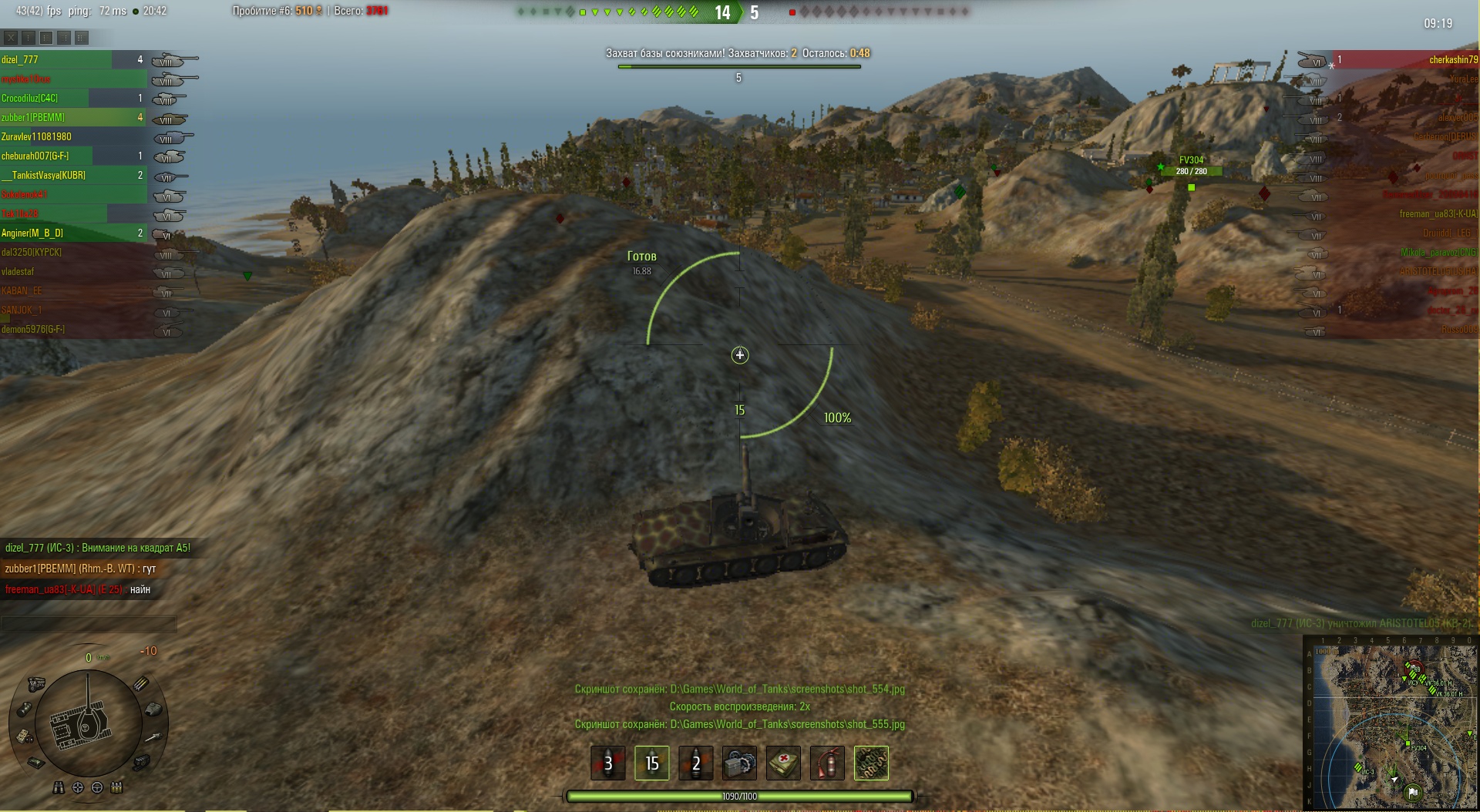Viewport: 1480px width, 812px height.
Task: Switch to the shell slot with 2 rounds
Action: click(x=695, y=763)
